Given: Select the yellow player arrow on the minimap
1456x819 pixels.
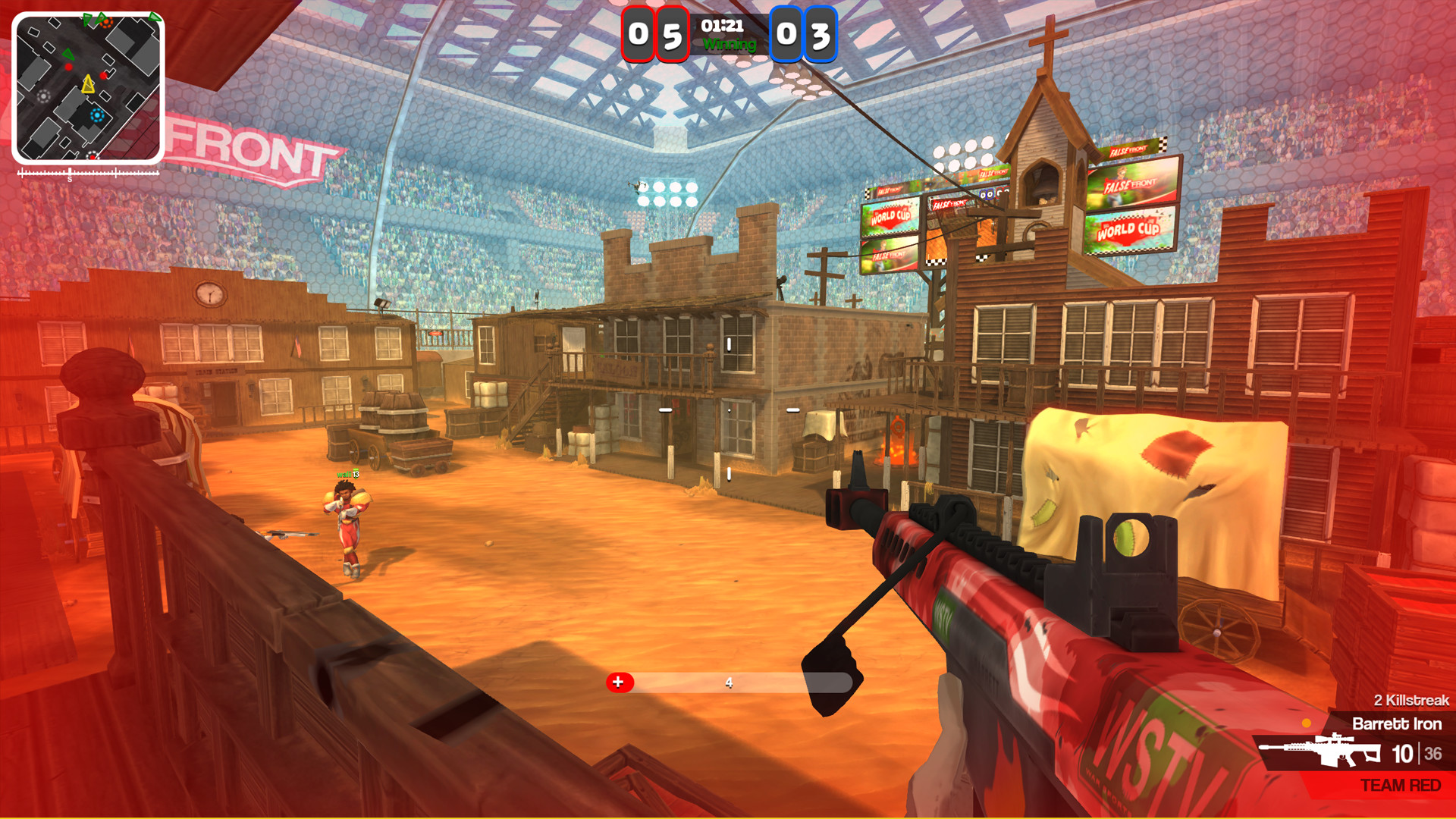Looking at the screenshot, I should point(88,84).
